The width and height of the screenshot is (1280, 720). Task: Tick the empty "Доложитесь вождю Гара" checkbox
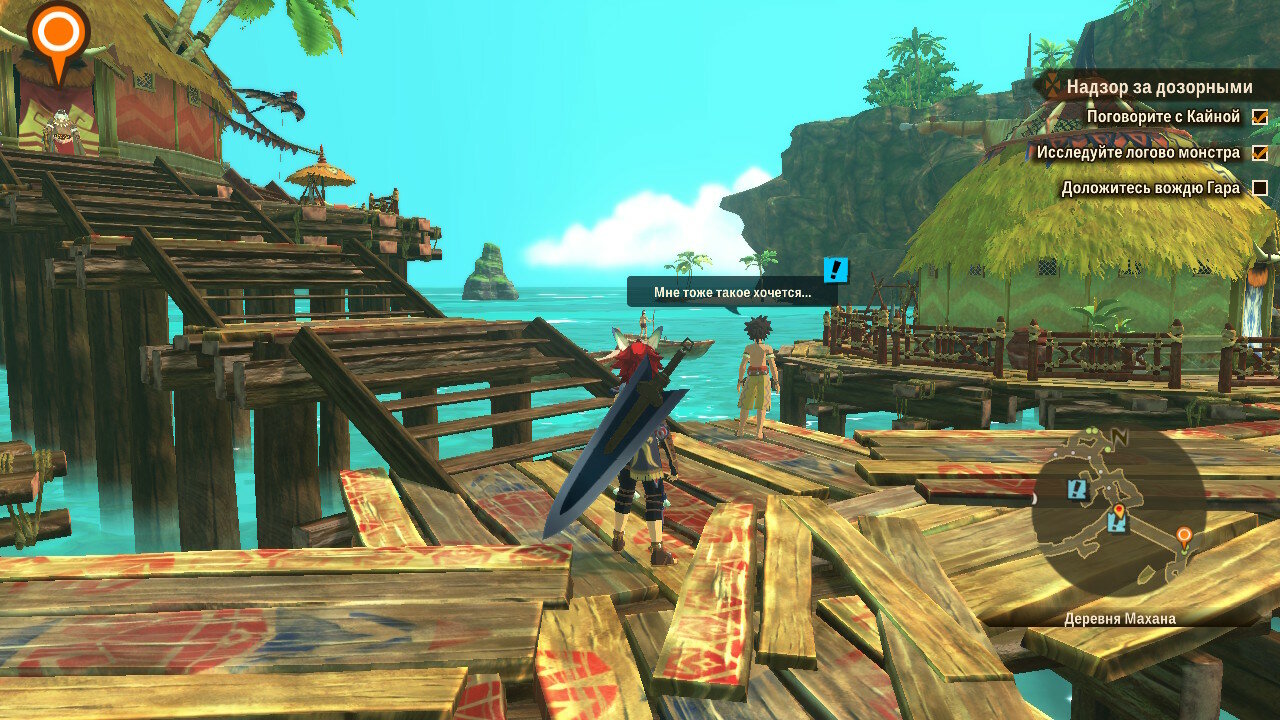click(1260, 188)
